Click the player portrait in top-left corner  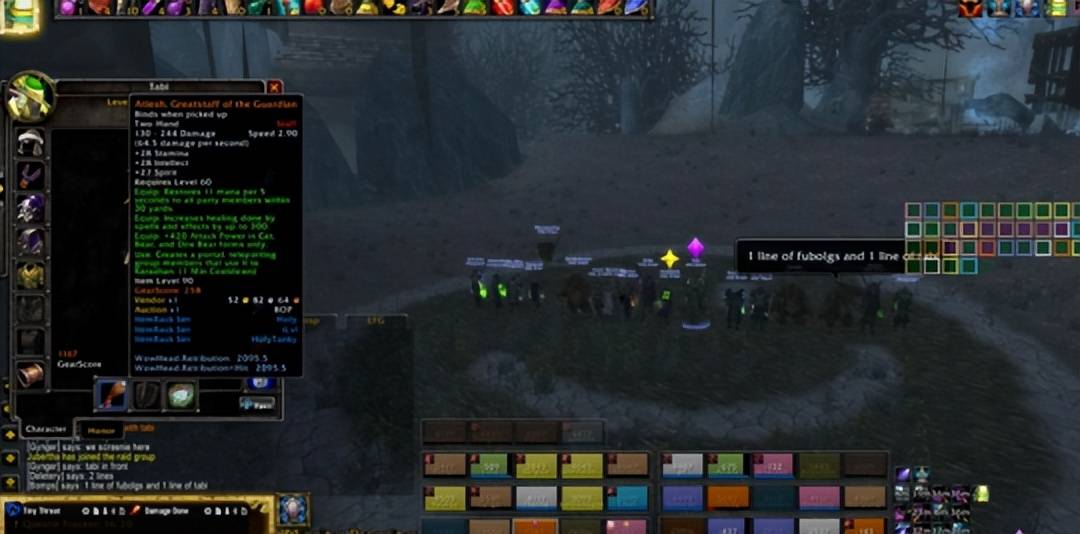pyautogui.click(x=18, y=14)
